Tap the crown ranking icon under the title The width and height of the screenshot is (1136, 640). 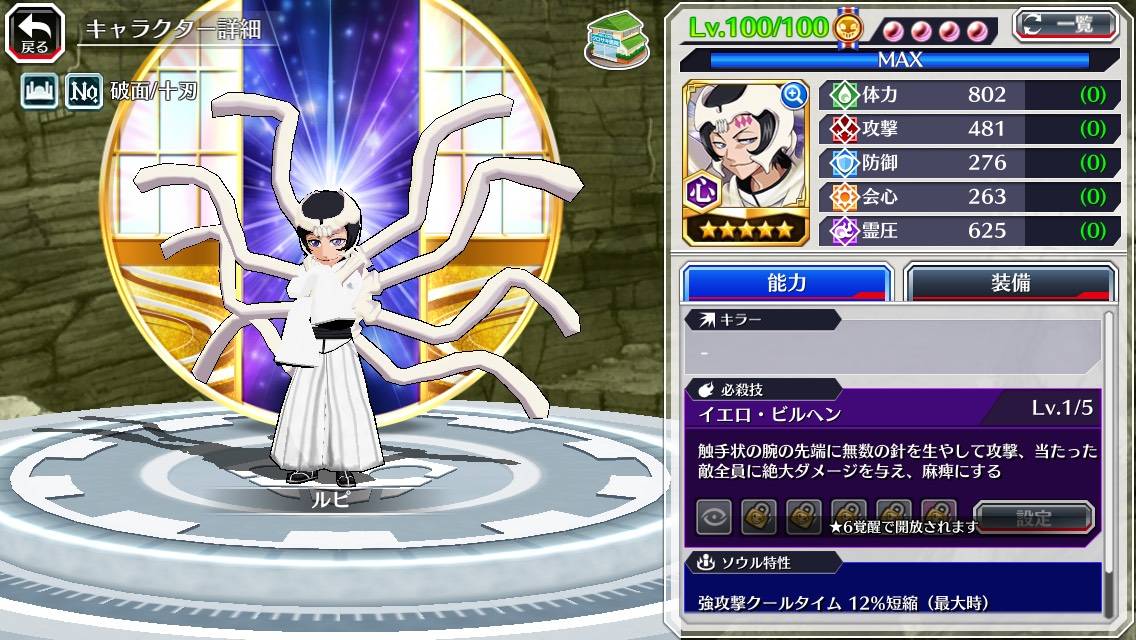[38, 92]
